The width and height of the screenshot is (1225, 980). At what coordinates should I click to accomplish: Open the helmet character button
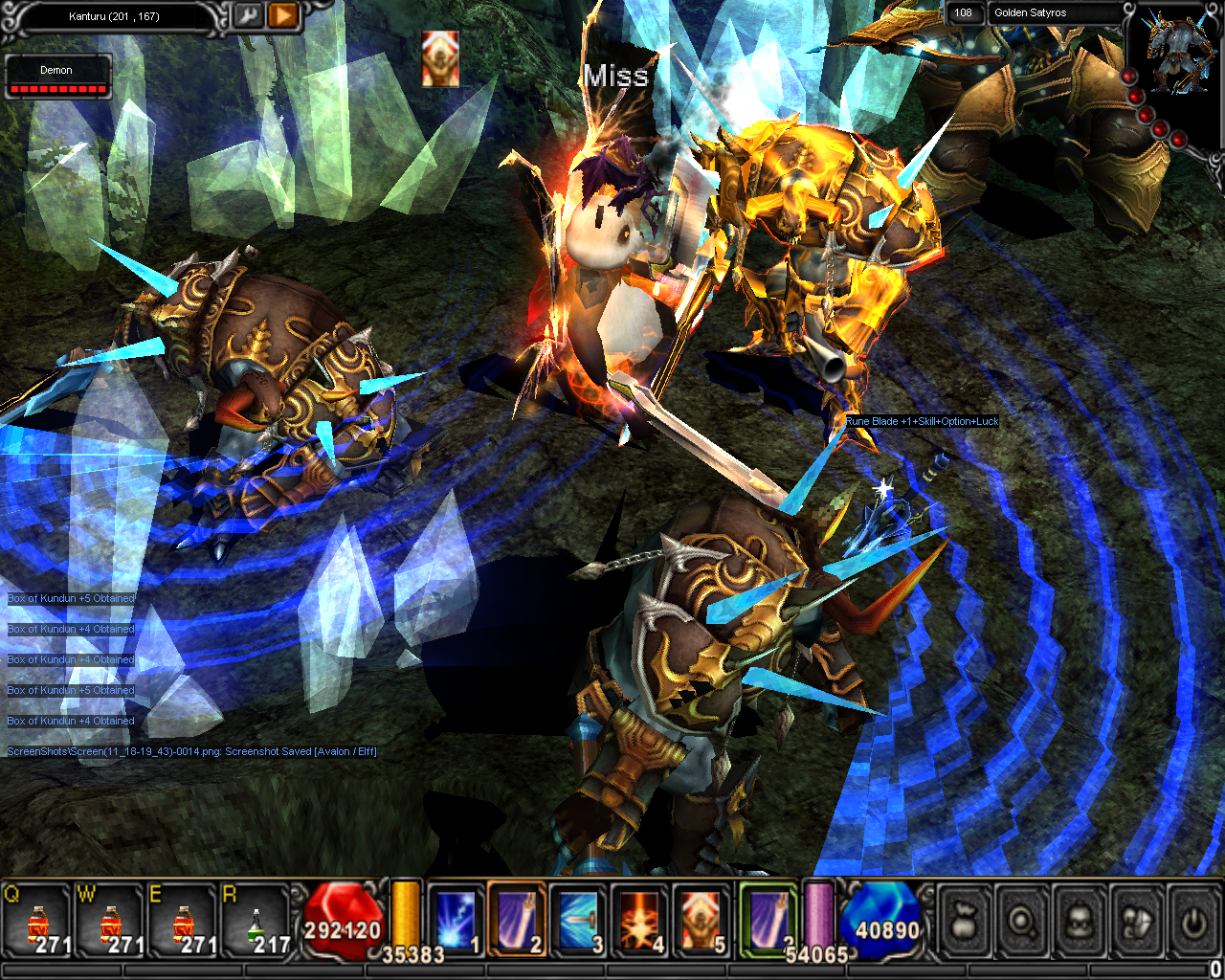click(x=1080, y=922)
